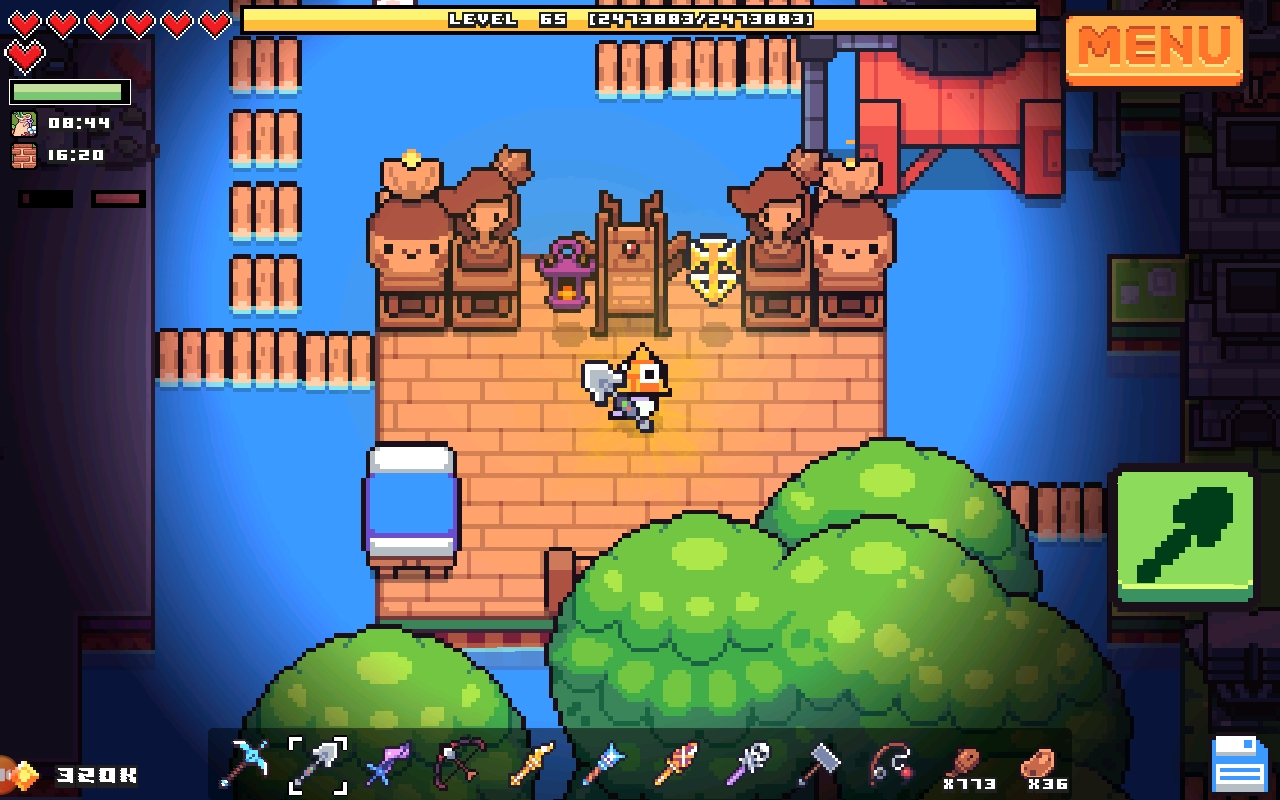The width and height of the screenshot is (1280, 800).
Task: Tap the large green shovel action button
Action: (x=1186, y=534)
